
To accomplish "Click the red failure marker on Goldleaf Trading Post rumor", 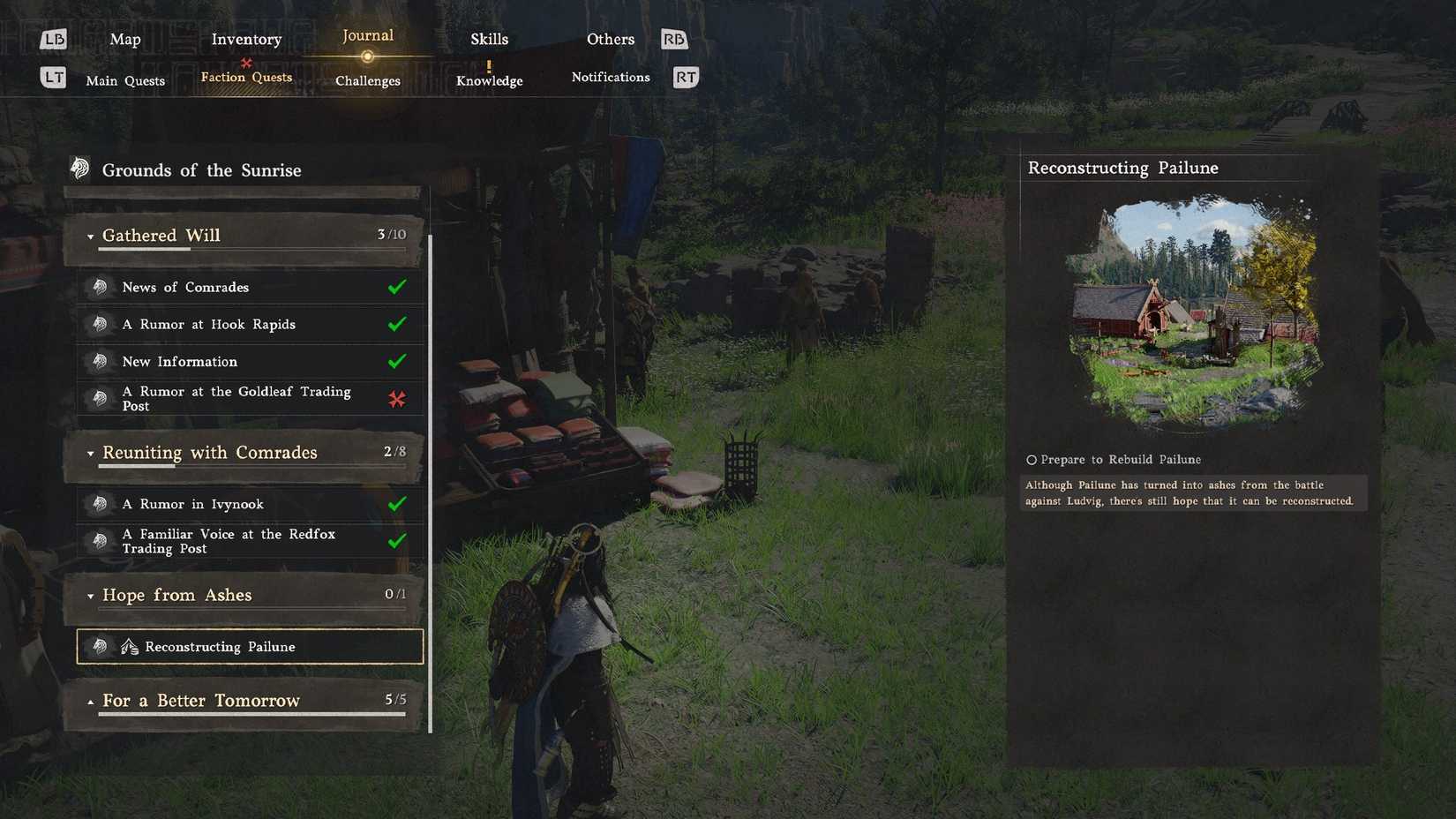I will [x=398, y=398].
